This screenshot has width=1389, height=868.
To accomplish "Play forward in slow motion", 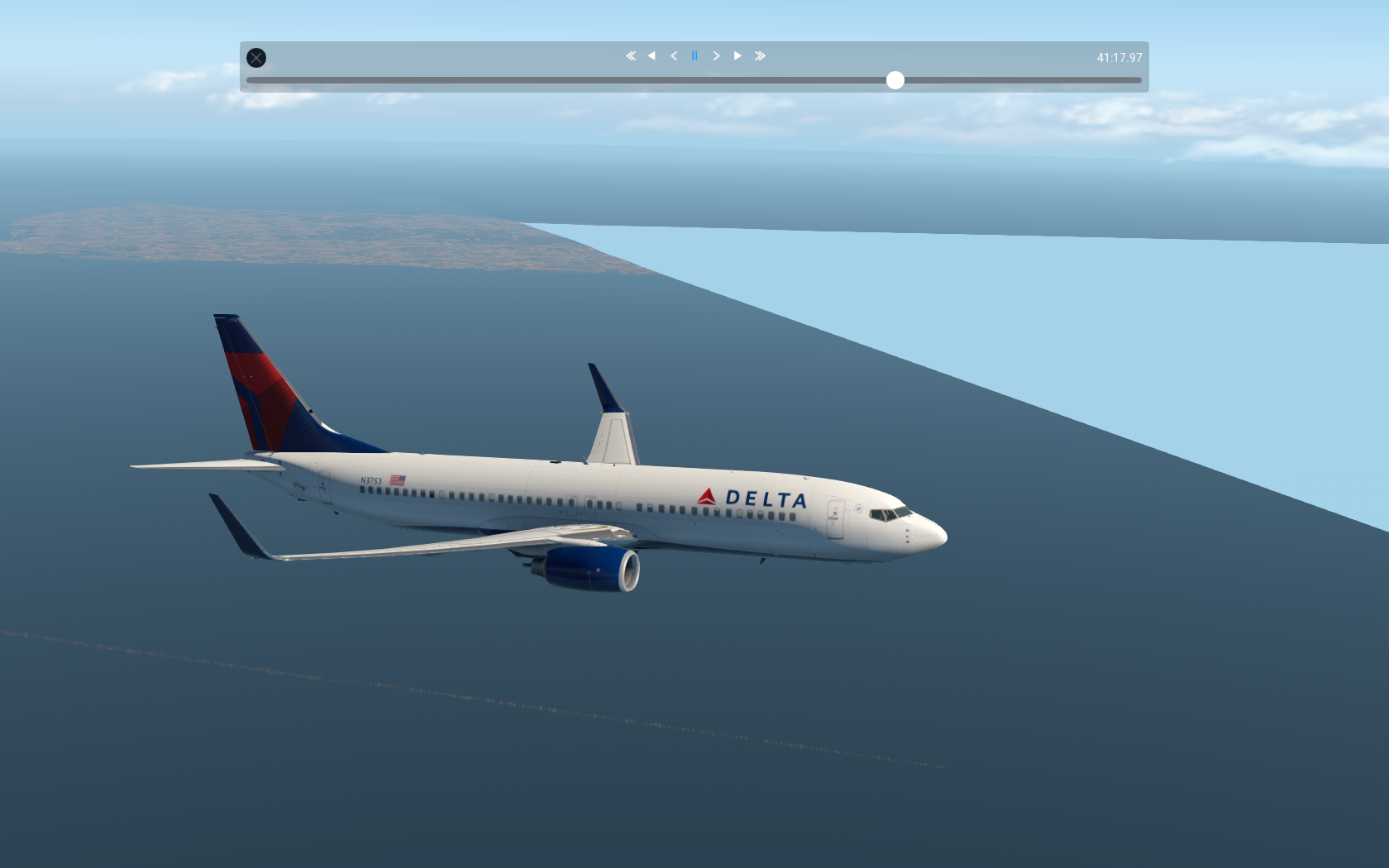I will 716,56.
